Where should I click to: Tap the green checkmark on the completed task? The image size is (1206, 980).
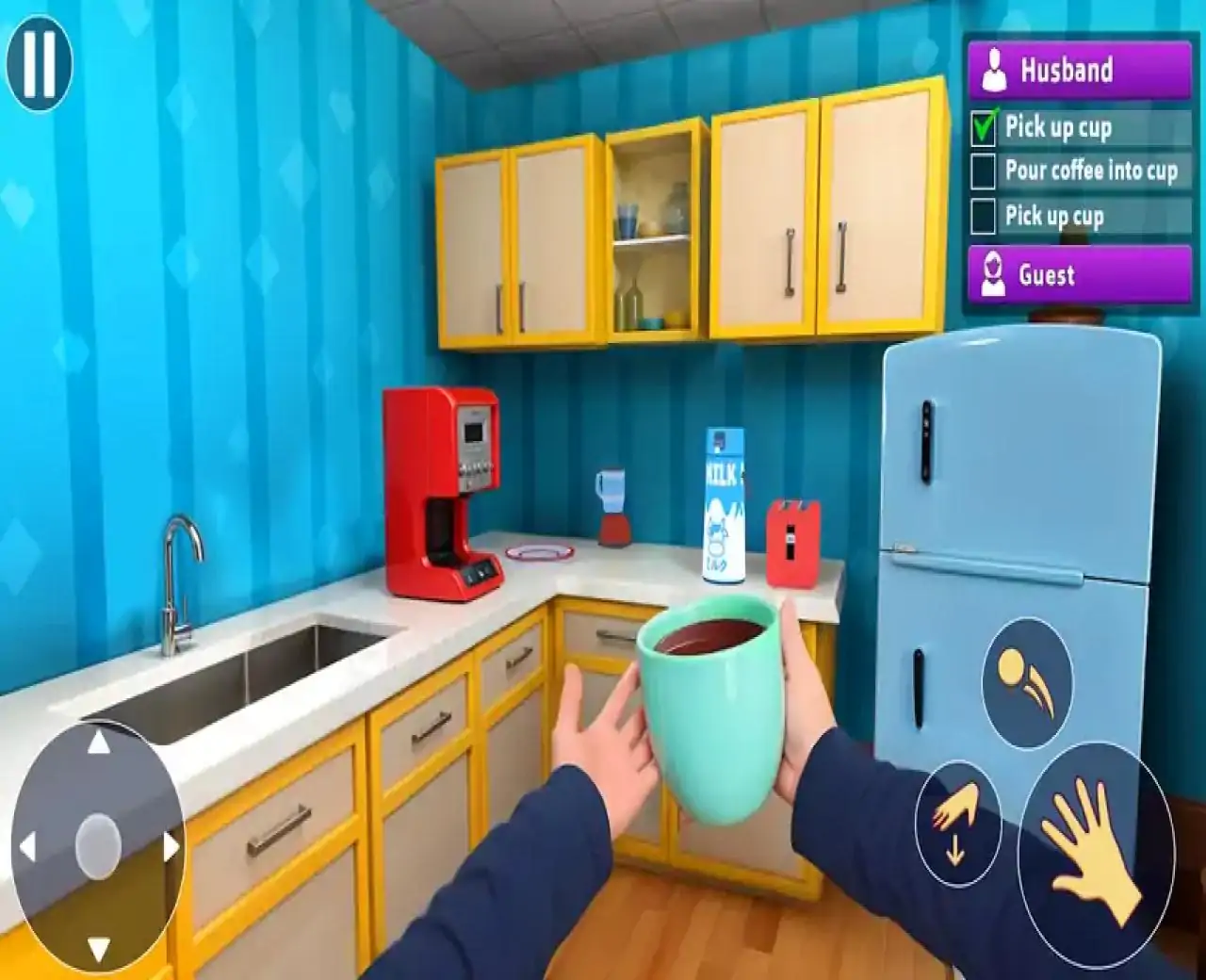pos(983,126)
